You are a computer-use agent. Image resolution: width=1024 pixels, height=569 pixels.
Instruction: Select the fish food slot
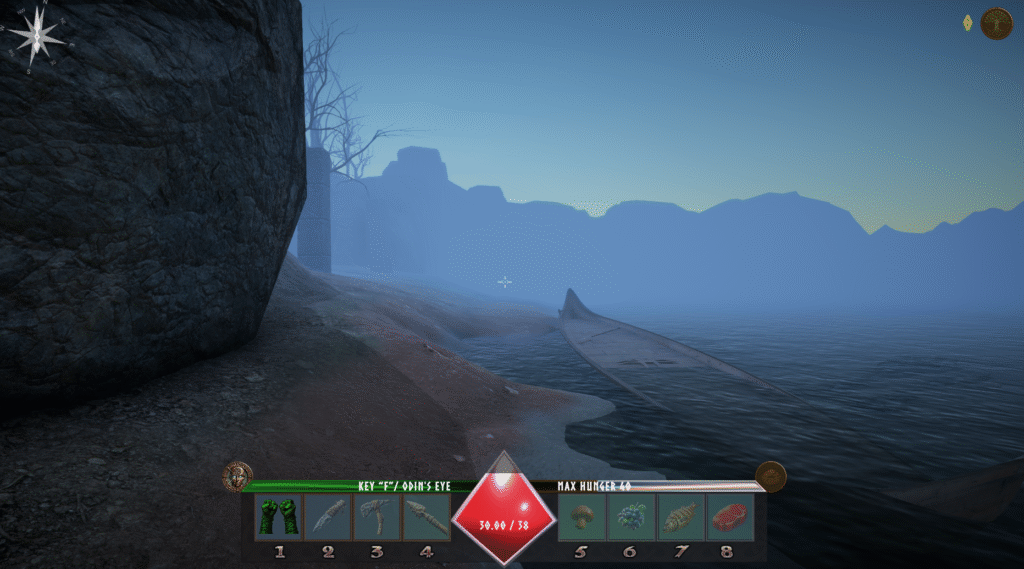point(680,517)
